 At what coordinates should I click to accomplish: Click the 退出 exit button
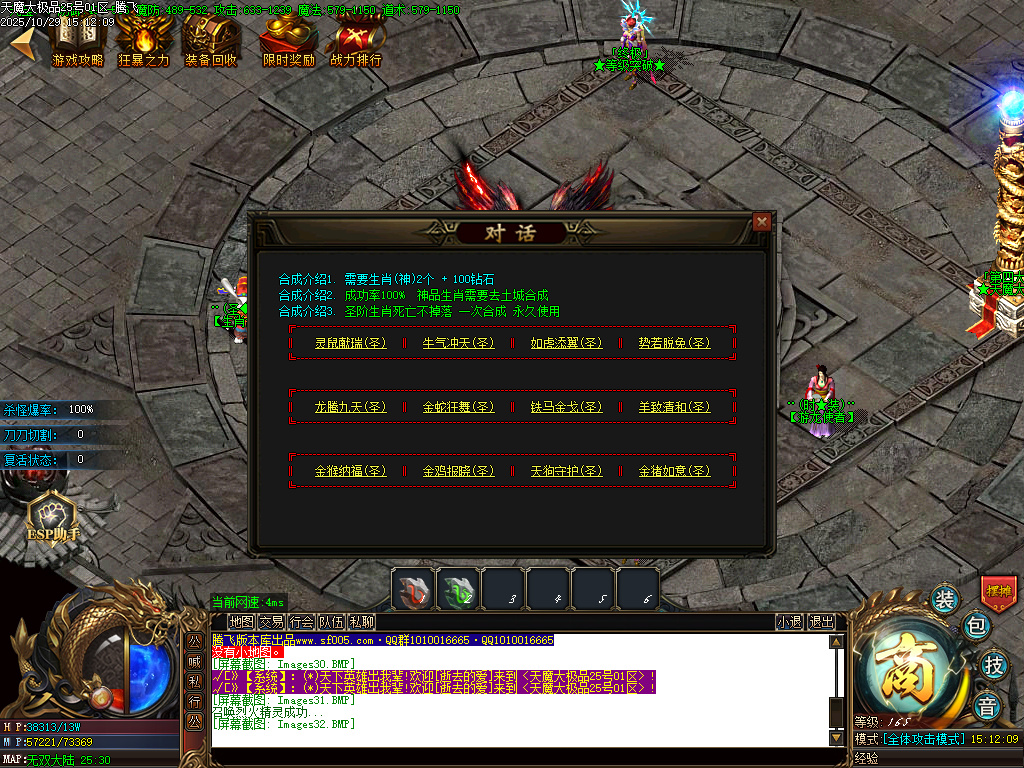point(821,621)
